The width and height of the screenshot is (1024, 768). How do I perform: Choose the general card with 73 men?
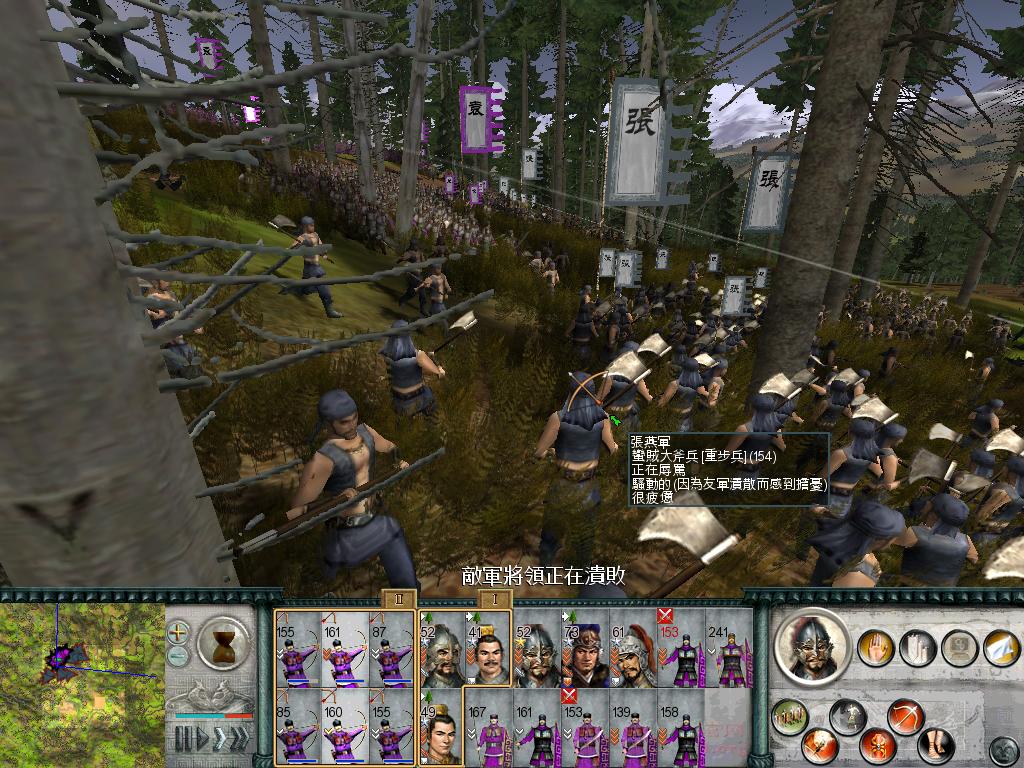[584, 648]
